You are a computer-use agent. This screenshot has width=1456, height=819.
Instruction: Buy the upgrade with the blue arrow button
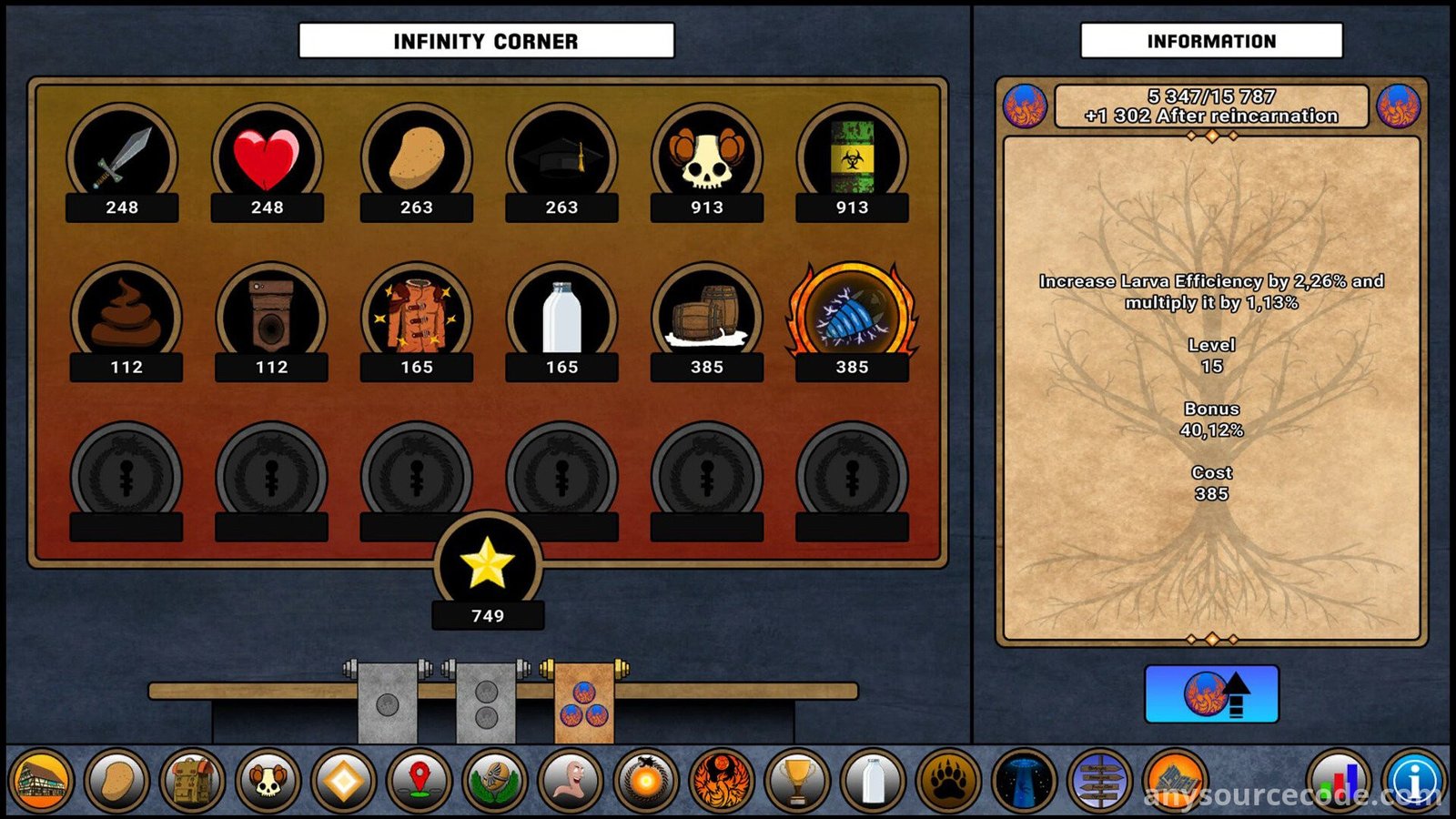pyautogui.click(x=1211, y=694)
